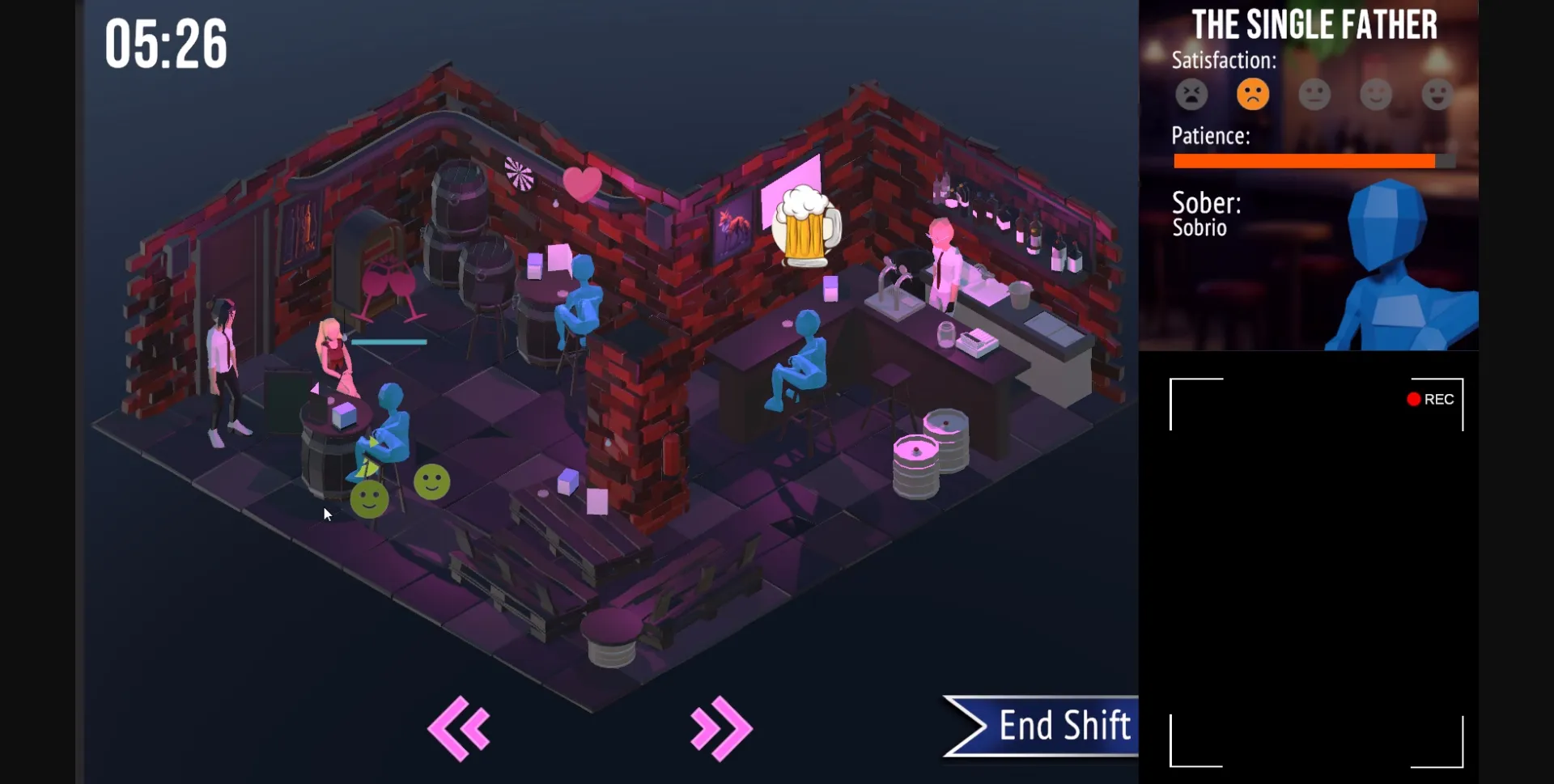Click the slightly smiling satisfaction face option
The image size is (1554, 784).
pyautogui.click(x=1377, y=94)
